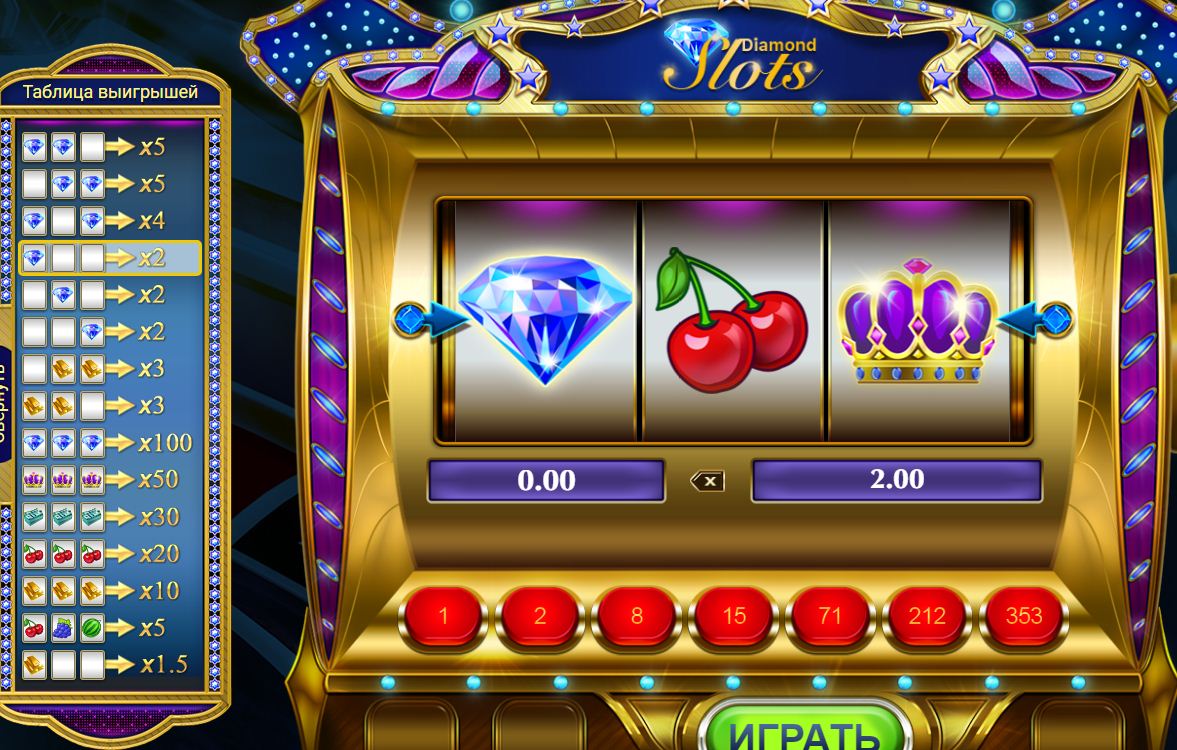Image resolution: width=1177 pixels, height=750 pixels.
Task: Set the bet with the red 353 button
Action: click(x=1024, y=615)
